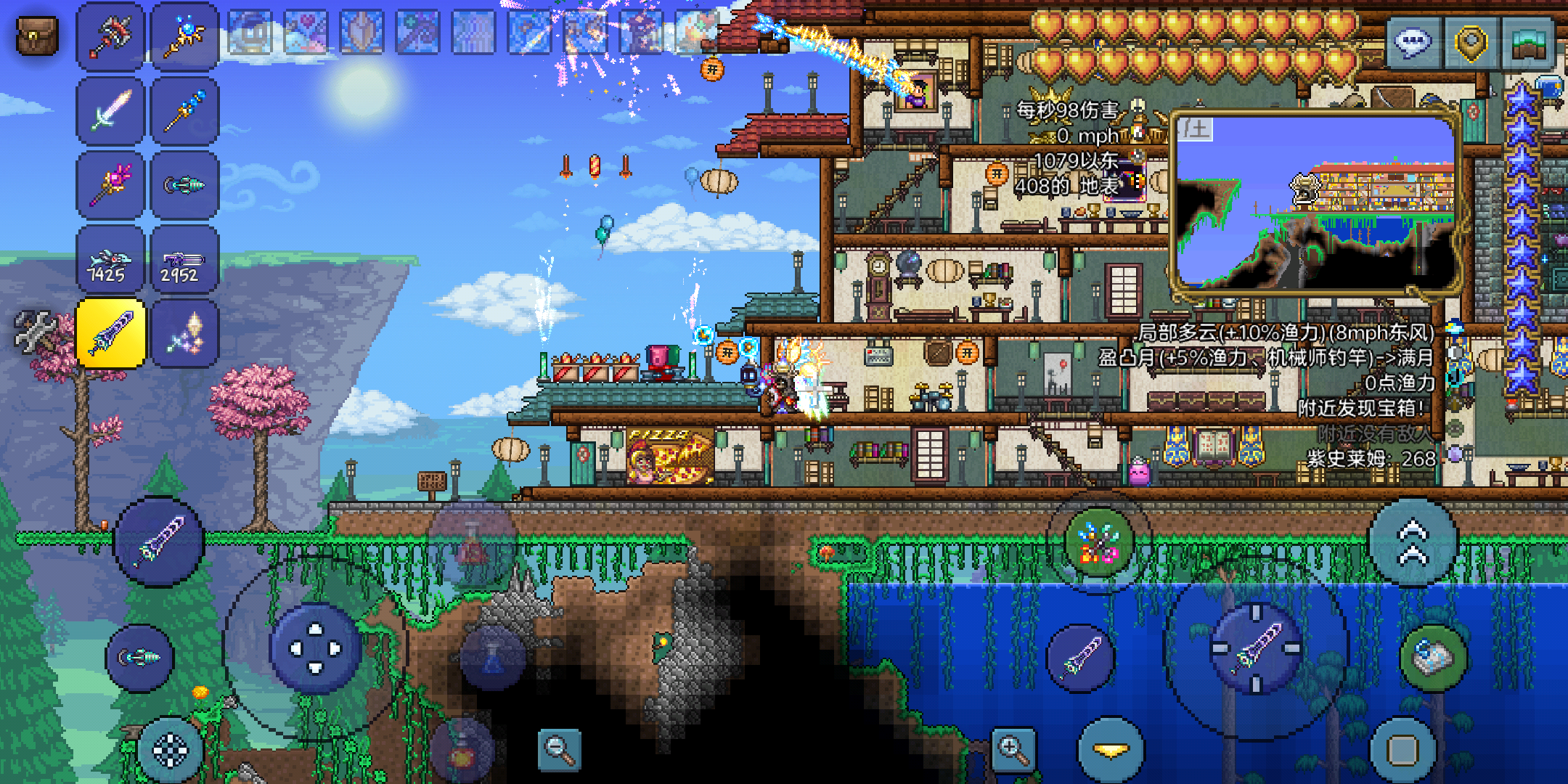Open the crossed wrench and hammer settings
Viewport: 1568px width, 784px height.
click(x=35, y=332)
